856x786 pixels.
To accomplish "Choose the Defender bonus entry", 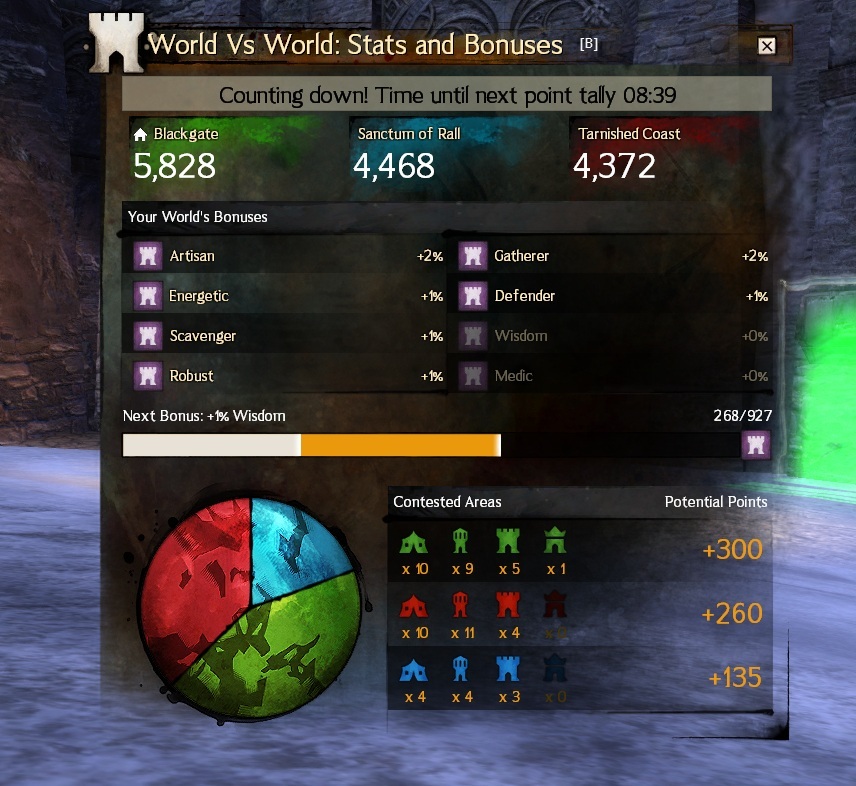I will coord(612,296).
